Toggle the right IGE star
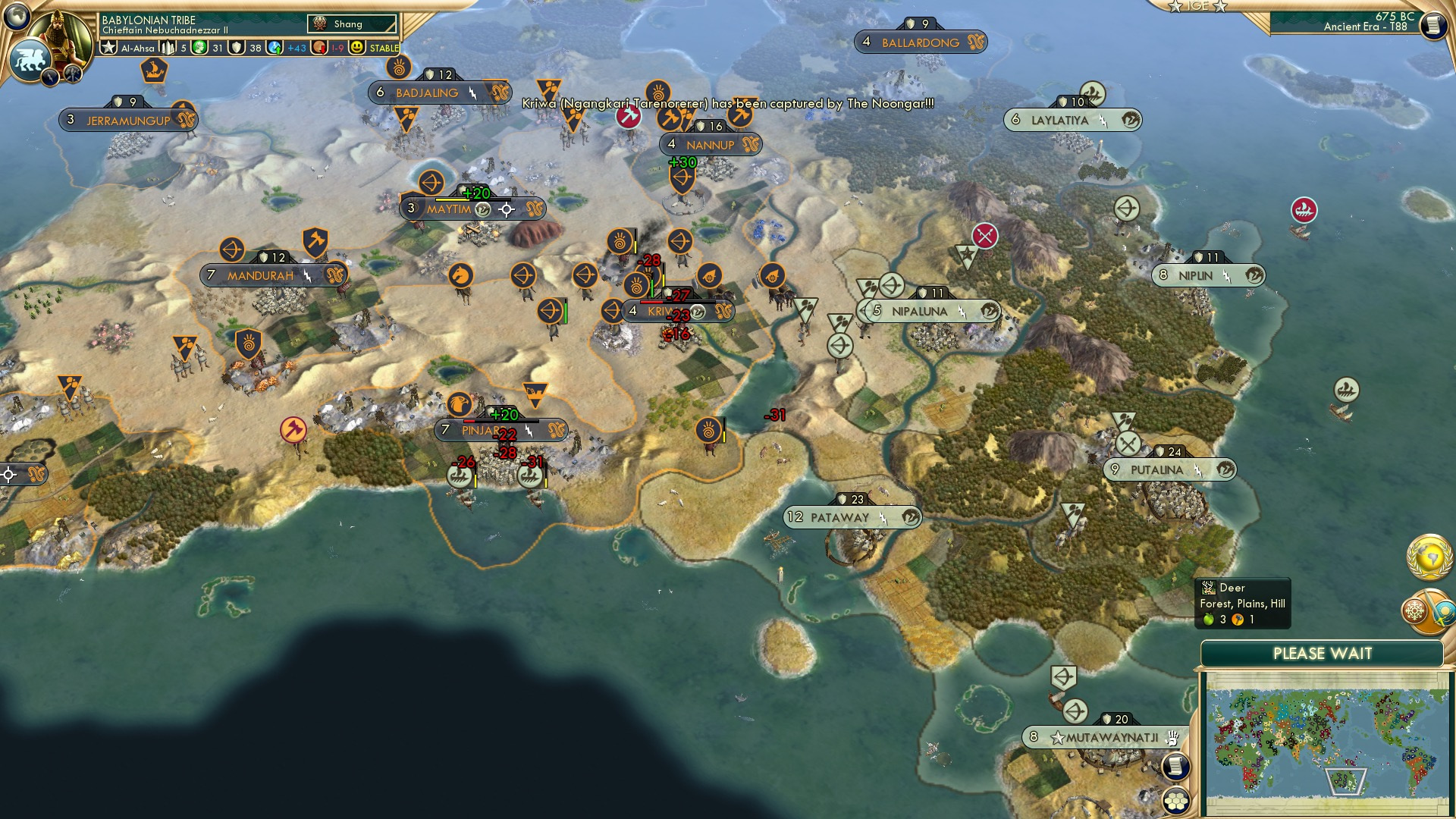 (1220, 7)
